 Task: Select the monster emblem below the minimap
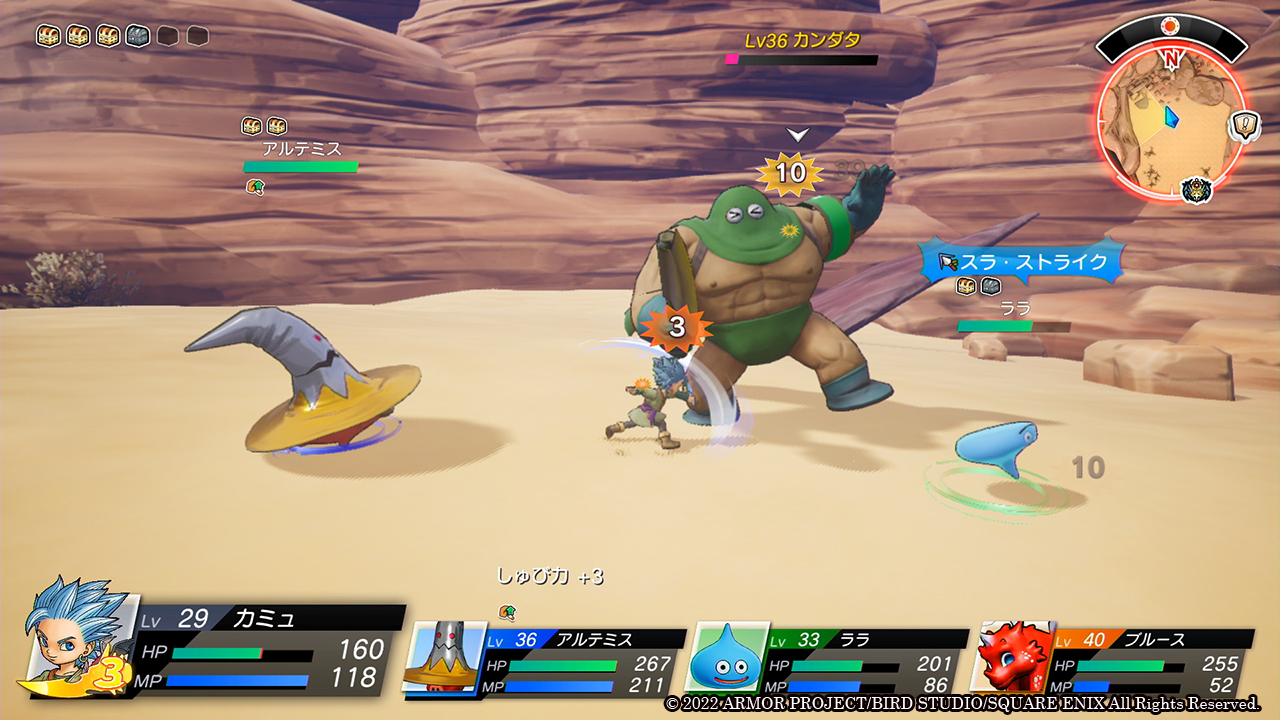[x=1197, y=189]
